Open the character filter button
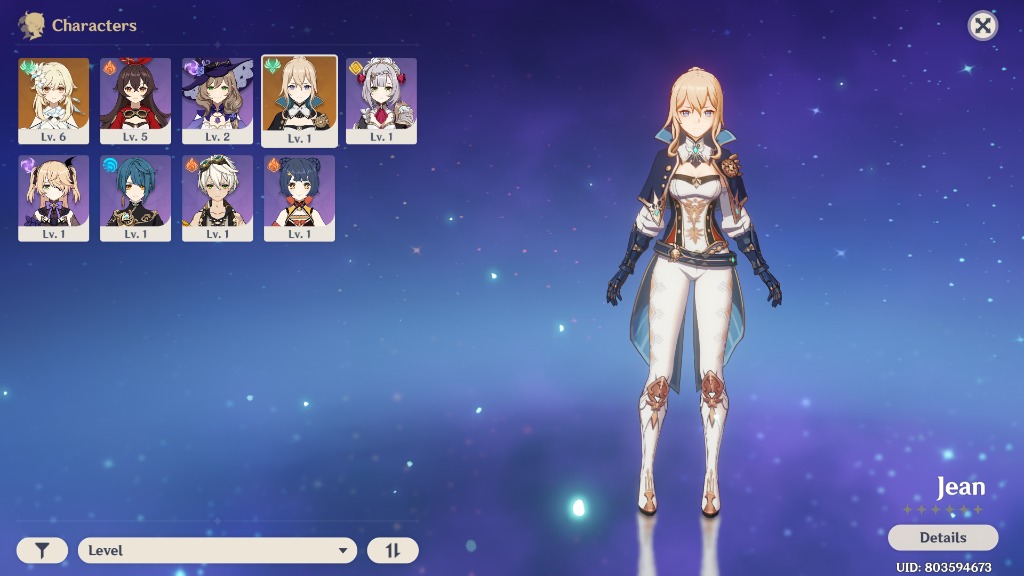Image resolution: width=1024 pixels, height=576 pixels. pos(42,550)
